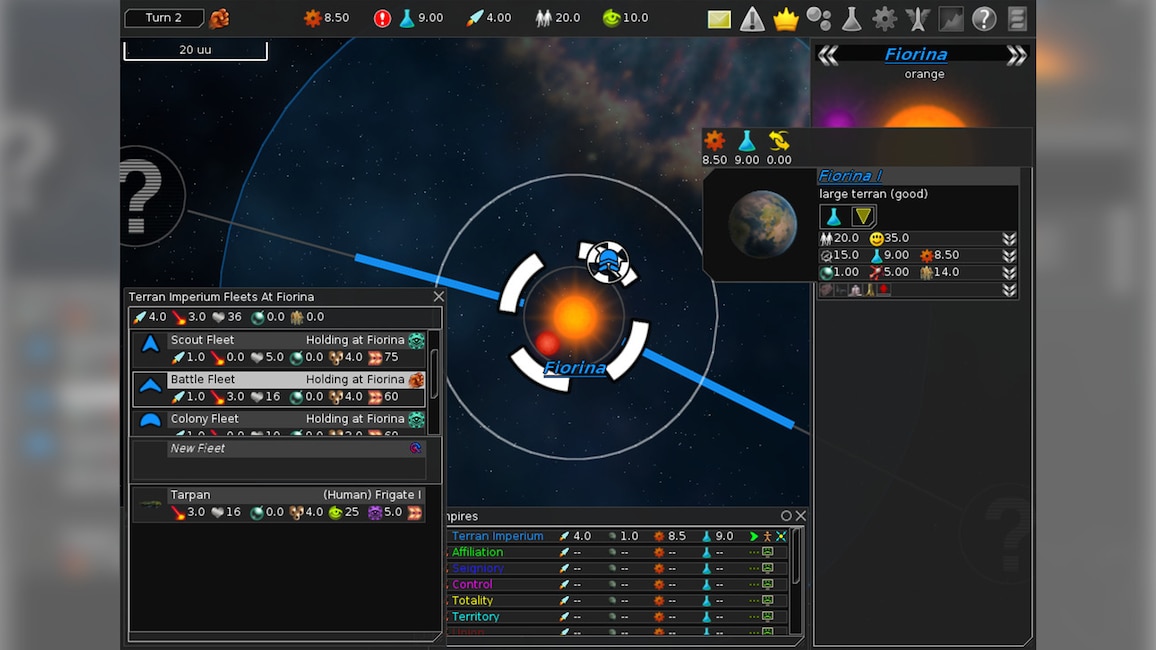Open the messages envelope icon

point(719,19)
